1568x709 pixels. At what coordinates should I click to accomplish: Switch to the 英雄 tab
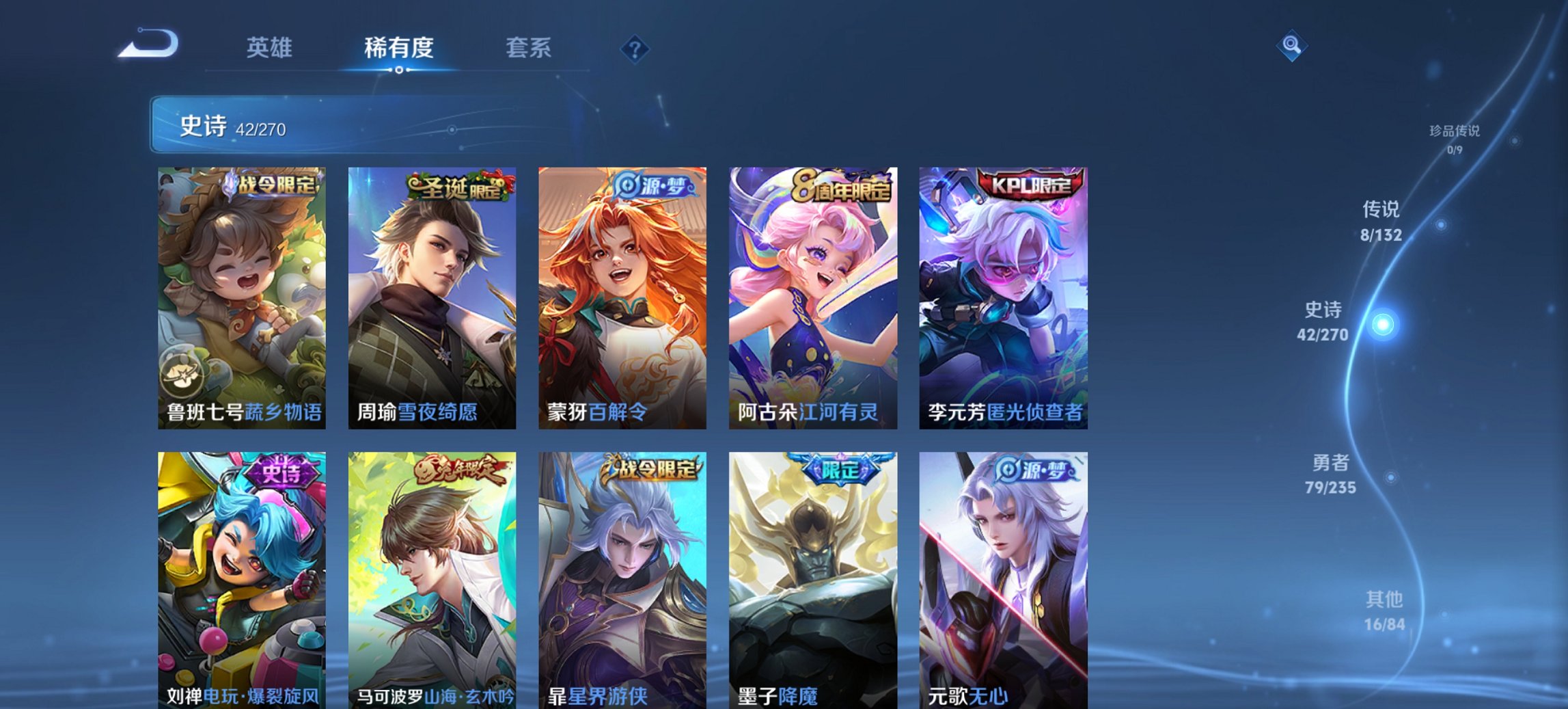(x=271, y=49)
